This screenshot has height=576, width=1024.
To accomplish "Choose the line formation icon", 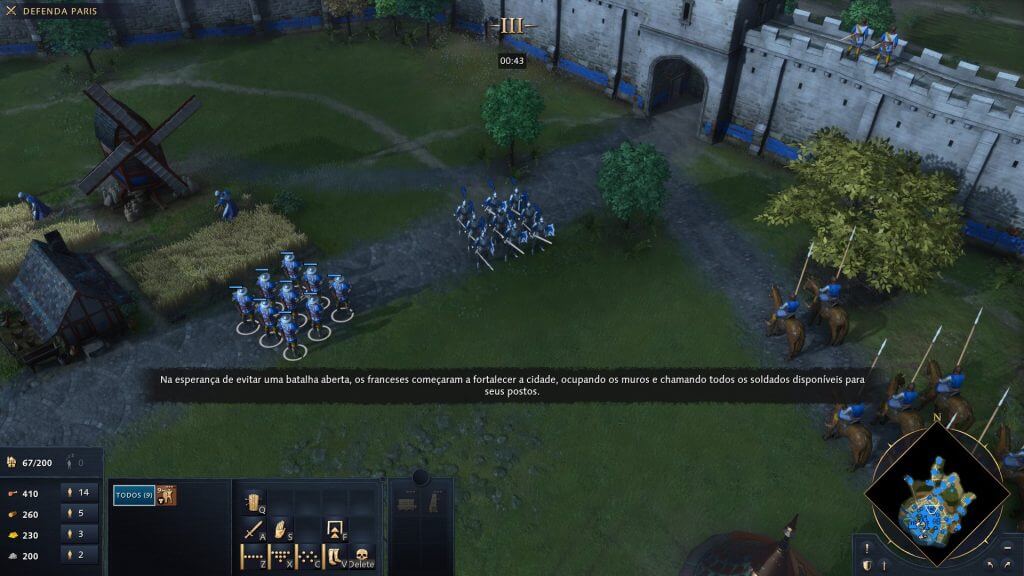I will pos(253,556).
